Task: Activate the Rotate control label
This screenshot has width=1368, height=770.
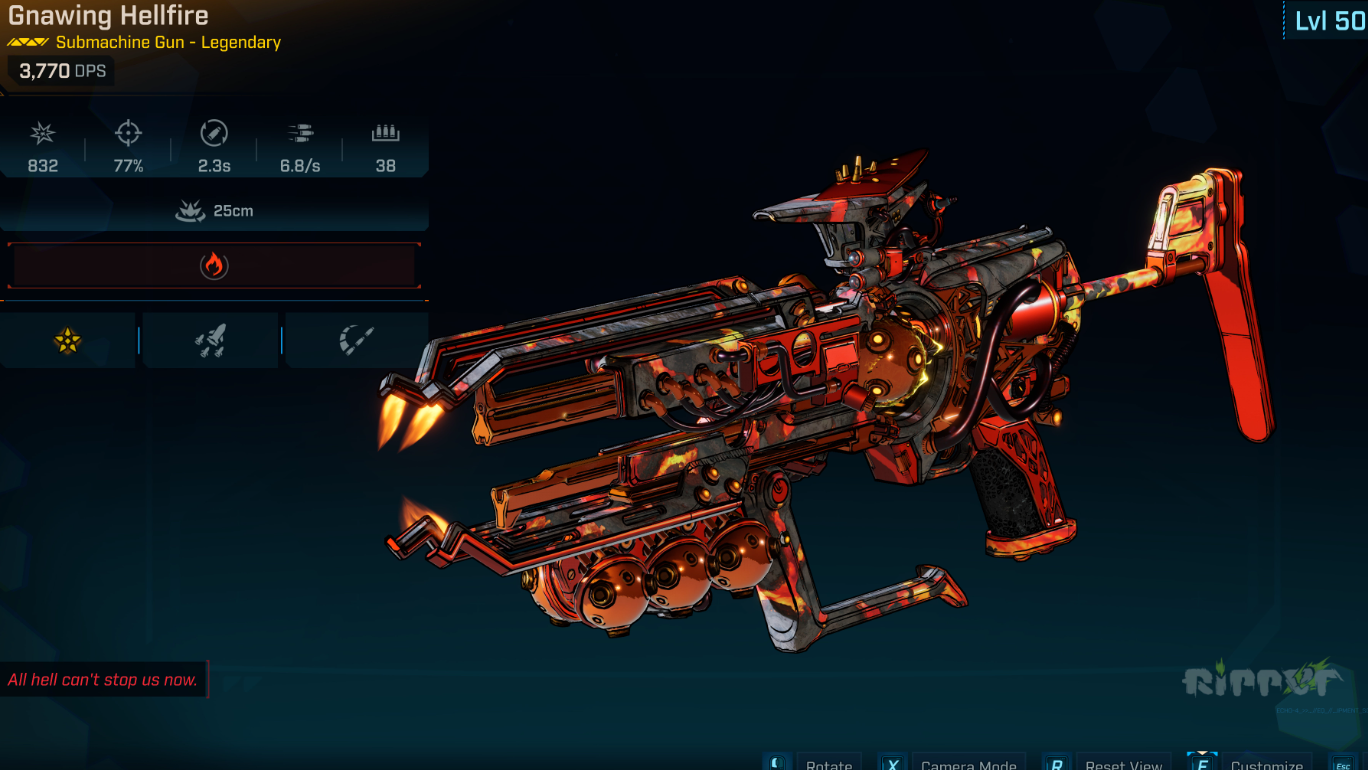Action: point(829,764)
